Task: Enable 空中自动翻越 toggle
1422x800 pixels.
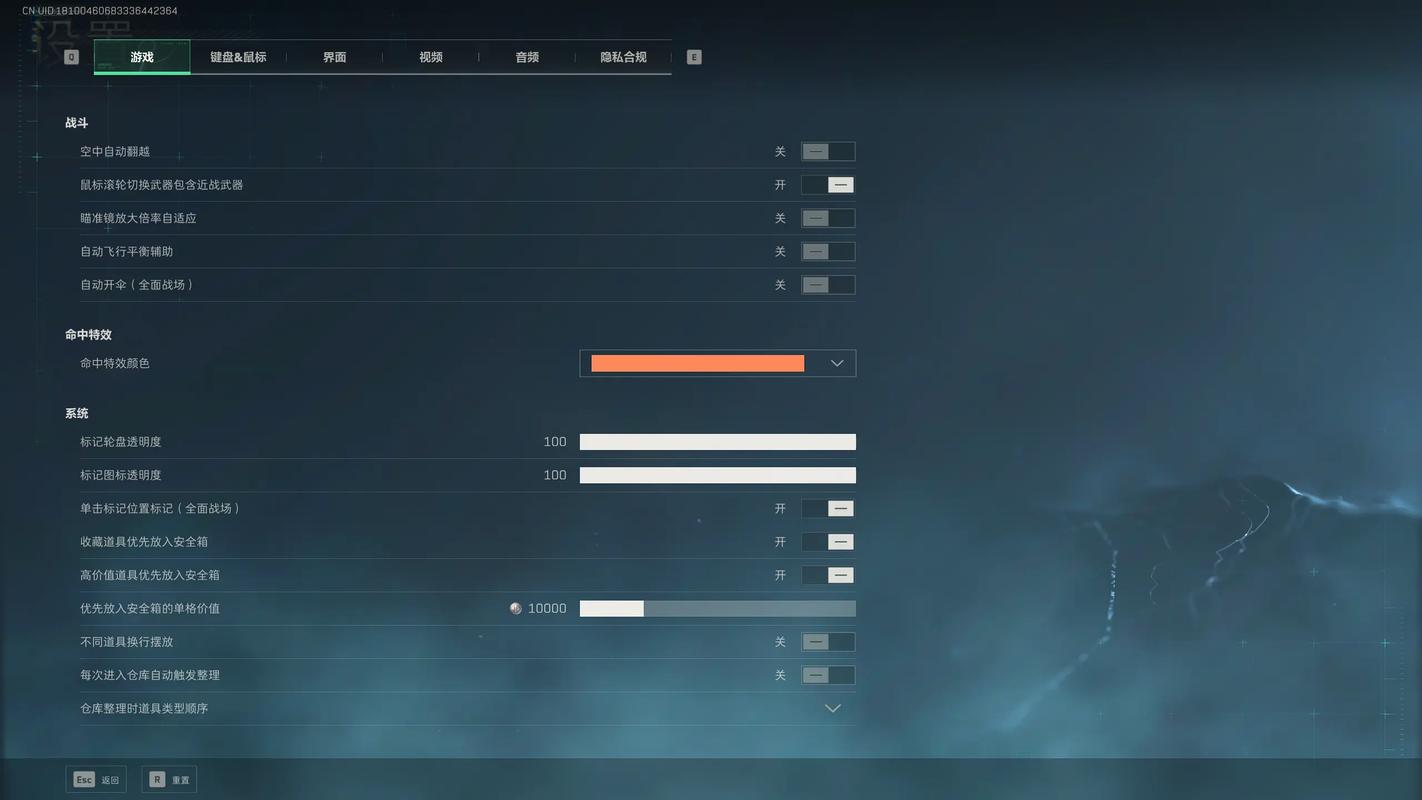Action: tap(828, 151)
